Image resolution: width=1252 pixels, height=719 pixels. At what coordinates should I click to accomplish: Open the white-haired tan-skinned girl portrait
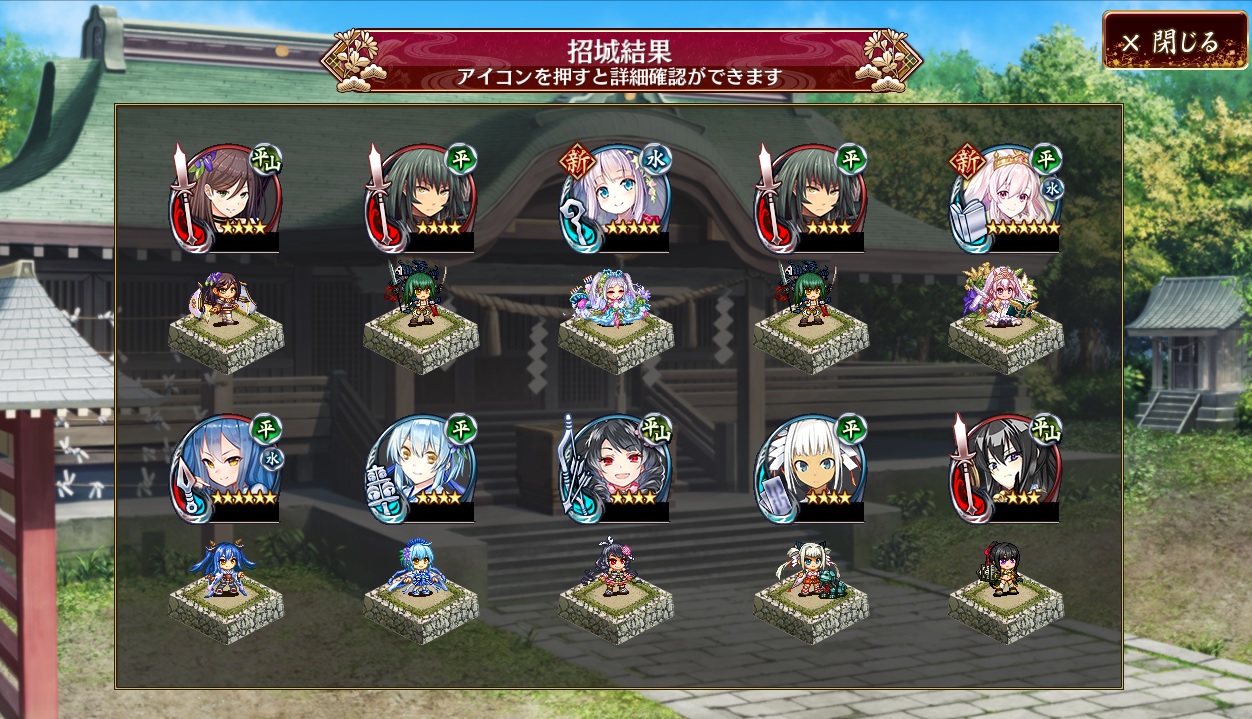(x=812, y=468)
